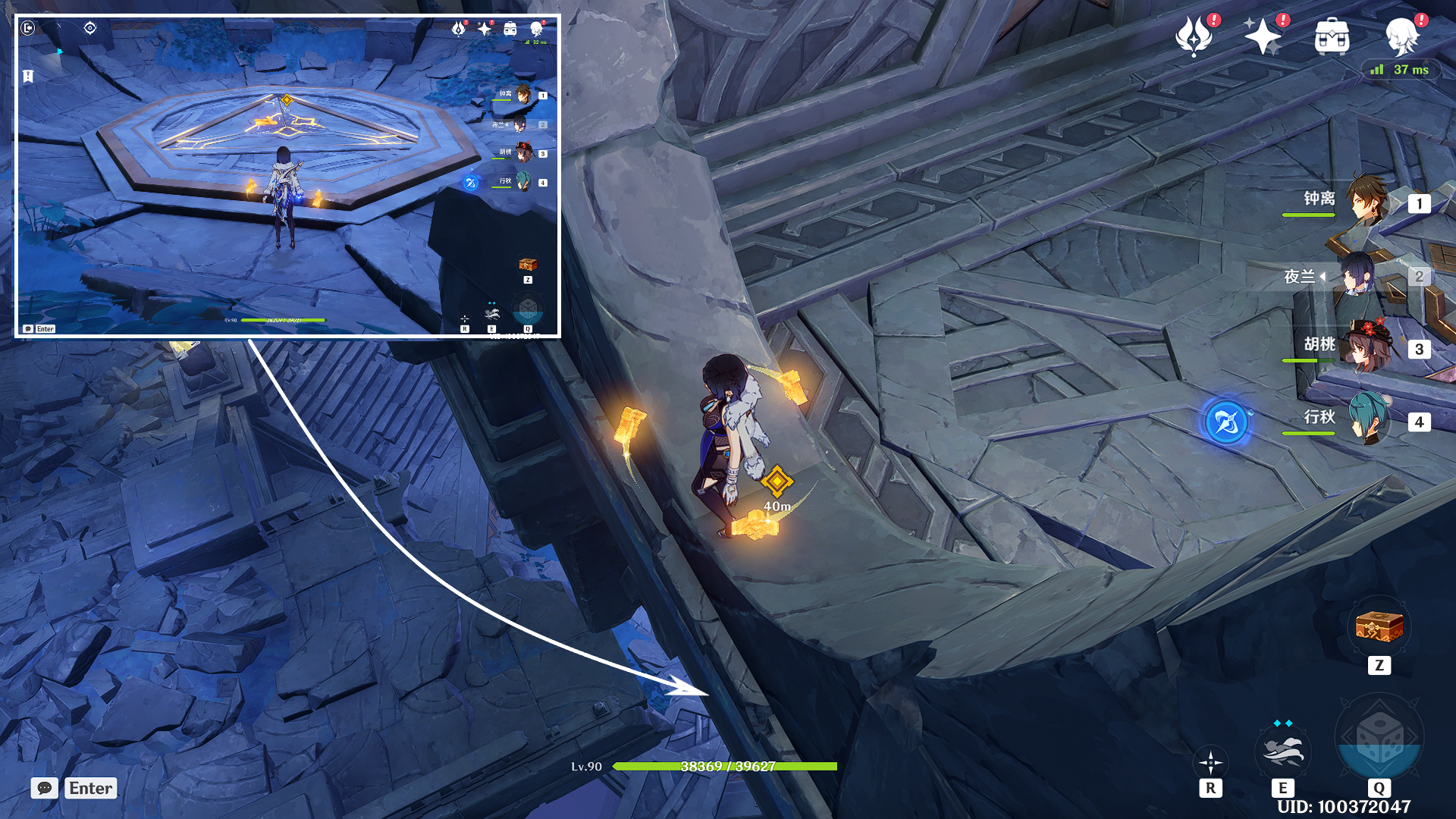
Task: Activate the elemental skill icon
Action: tap(1282, 751)
